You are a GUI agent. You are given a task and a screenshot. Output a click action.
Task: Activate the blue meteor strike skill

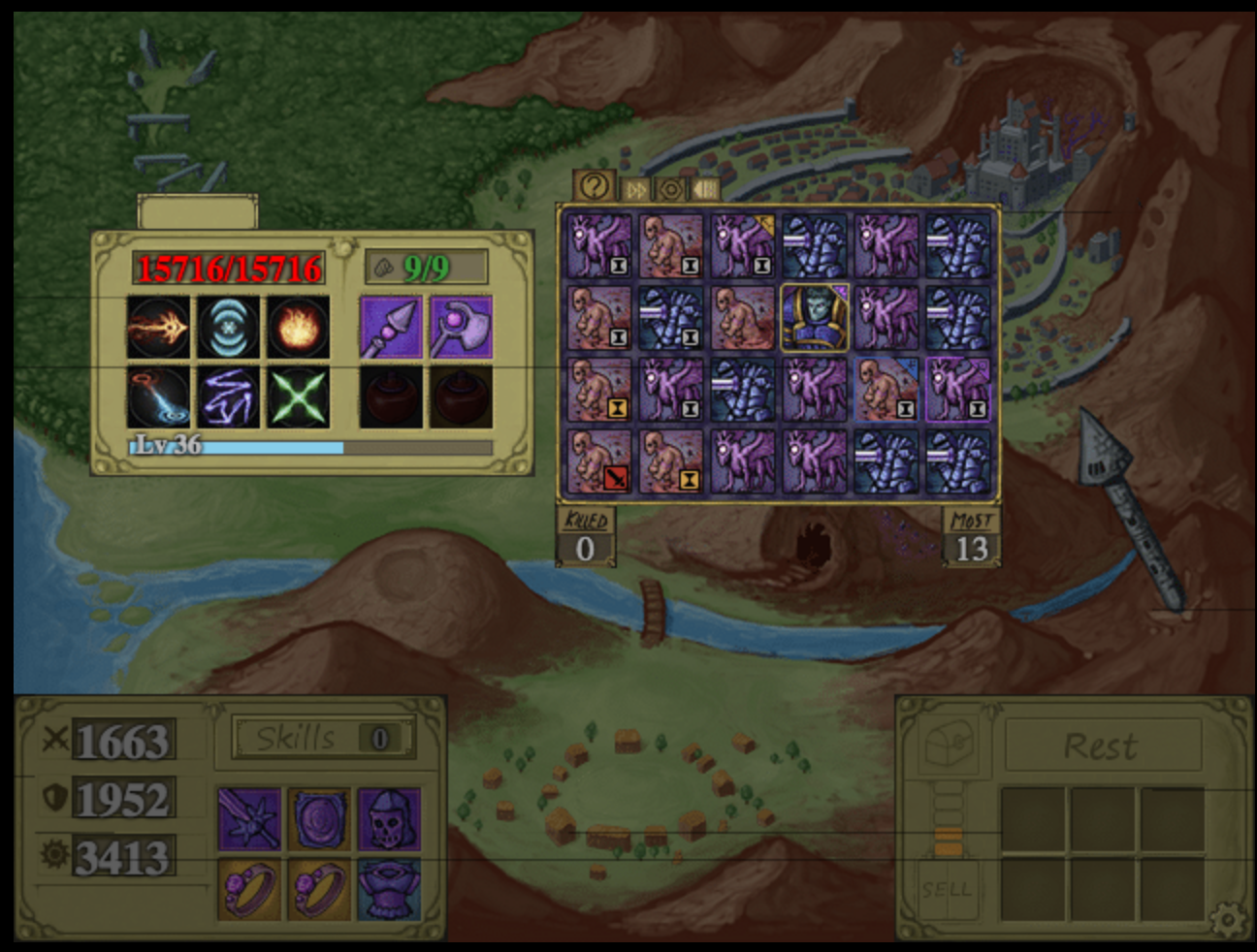tap(159, 397)
